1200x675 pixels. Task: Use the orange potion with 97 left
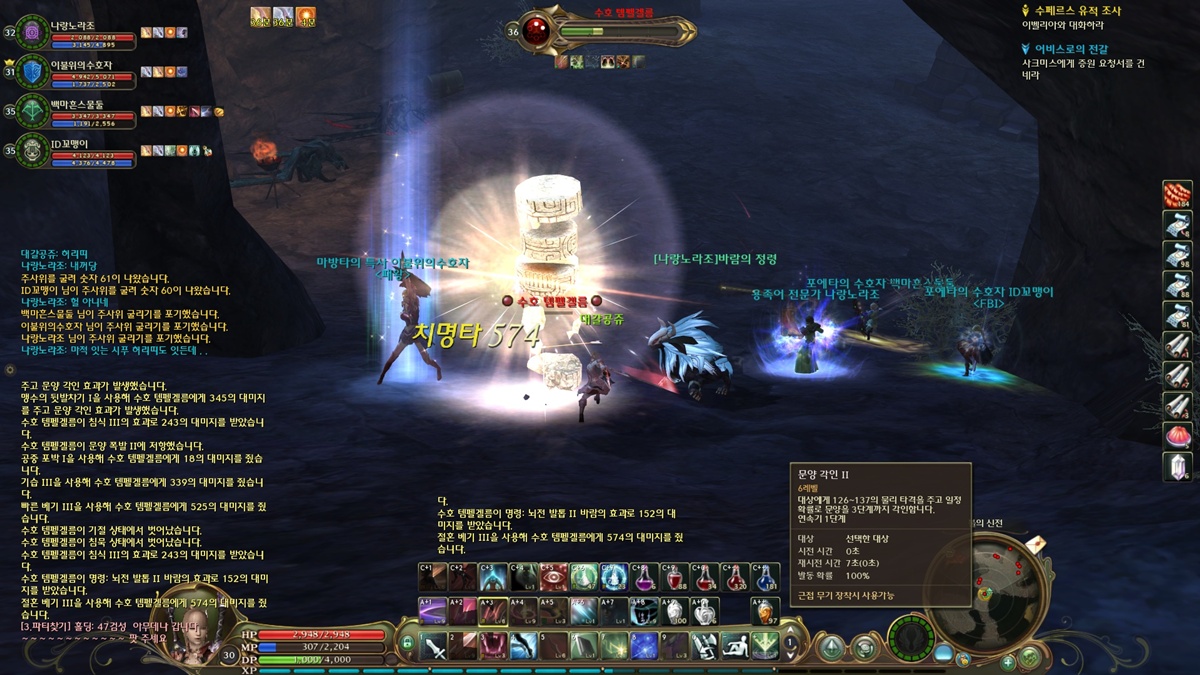tap(765, 611)
